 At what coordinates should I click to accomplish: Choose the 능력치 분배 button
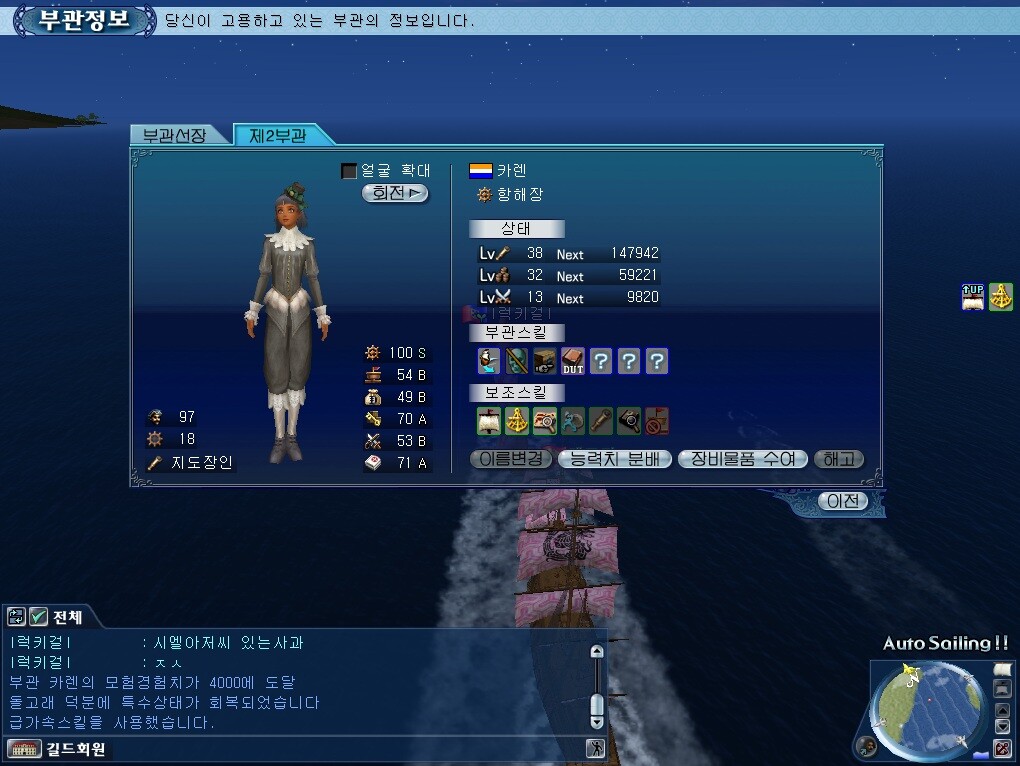pyautogui.click(x=614, y=459)
